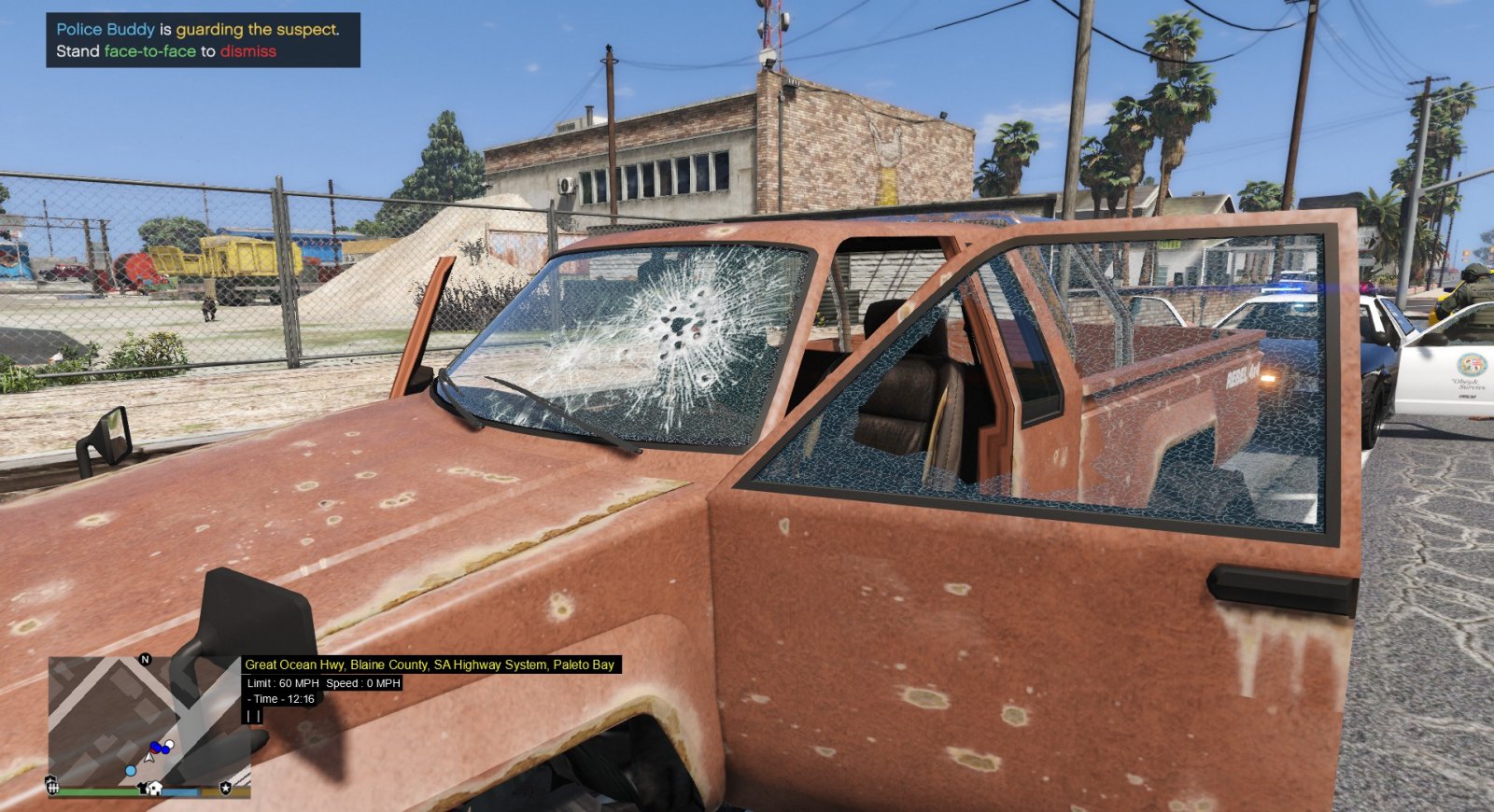Select the light blue blip on minimap
This screenshot has height=812, width=1494.
pos(131,771)
